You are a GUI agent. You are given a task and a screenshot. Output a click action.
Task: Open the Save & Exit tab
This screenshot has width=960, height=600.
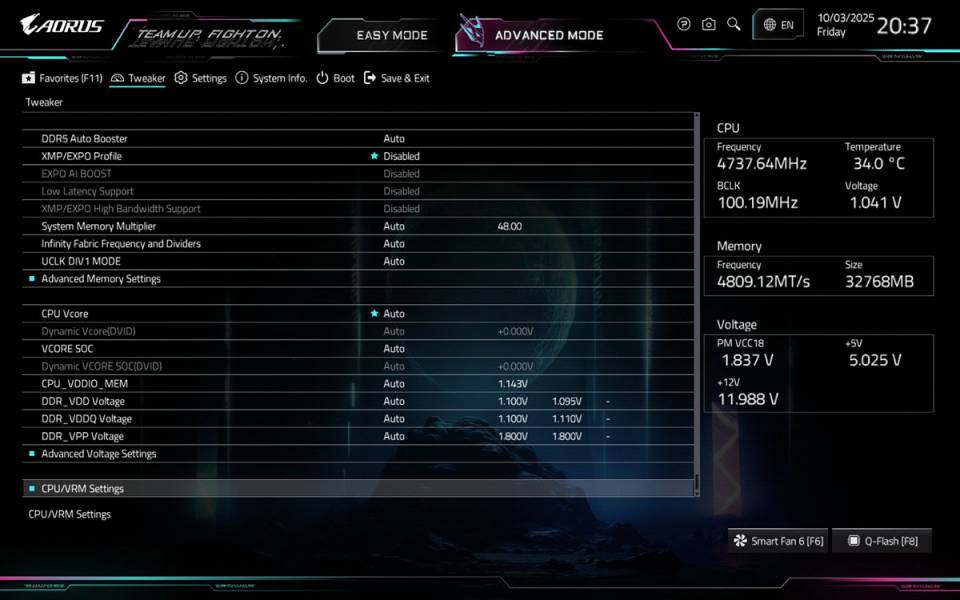click(x=397, y=78)
